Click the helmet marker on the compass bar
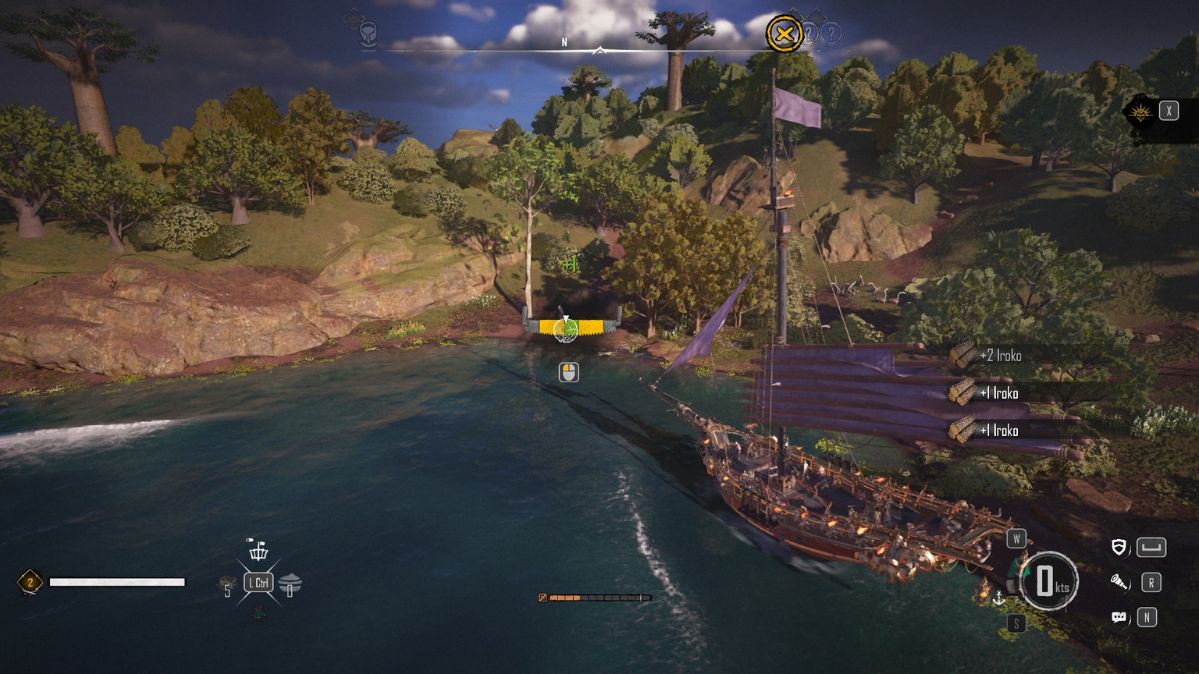The width and height of the screenshot is (1199, 674). [368, 32]
